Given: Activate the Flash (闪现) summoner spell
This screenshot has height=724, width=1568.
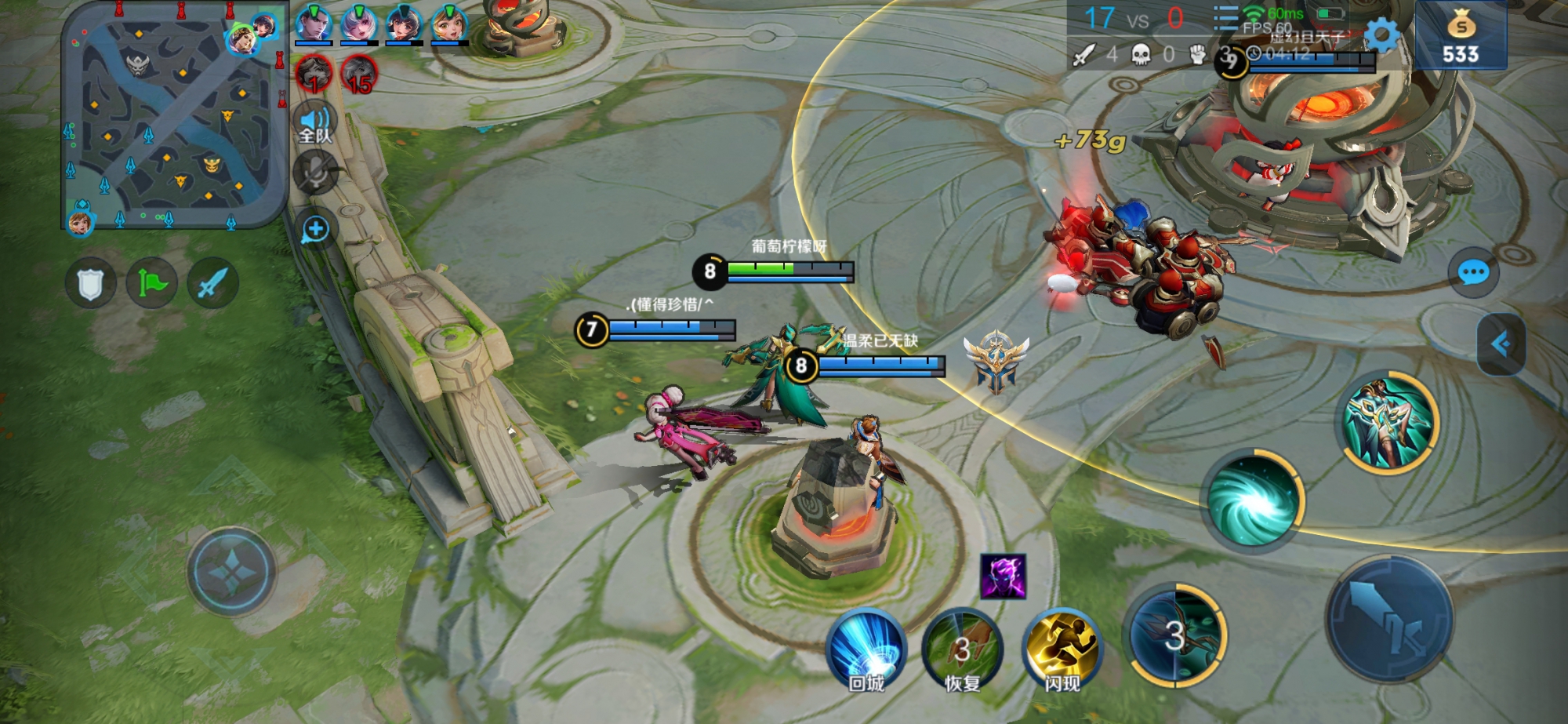Looking at the screenshot, I should (1062, 649).
